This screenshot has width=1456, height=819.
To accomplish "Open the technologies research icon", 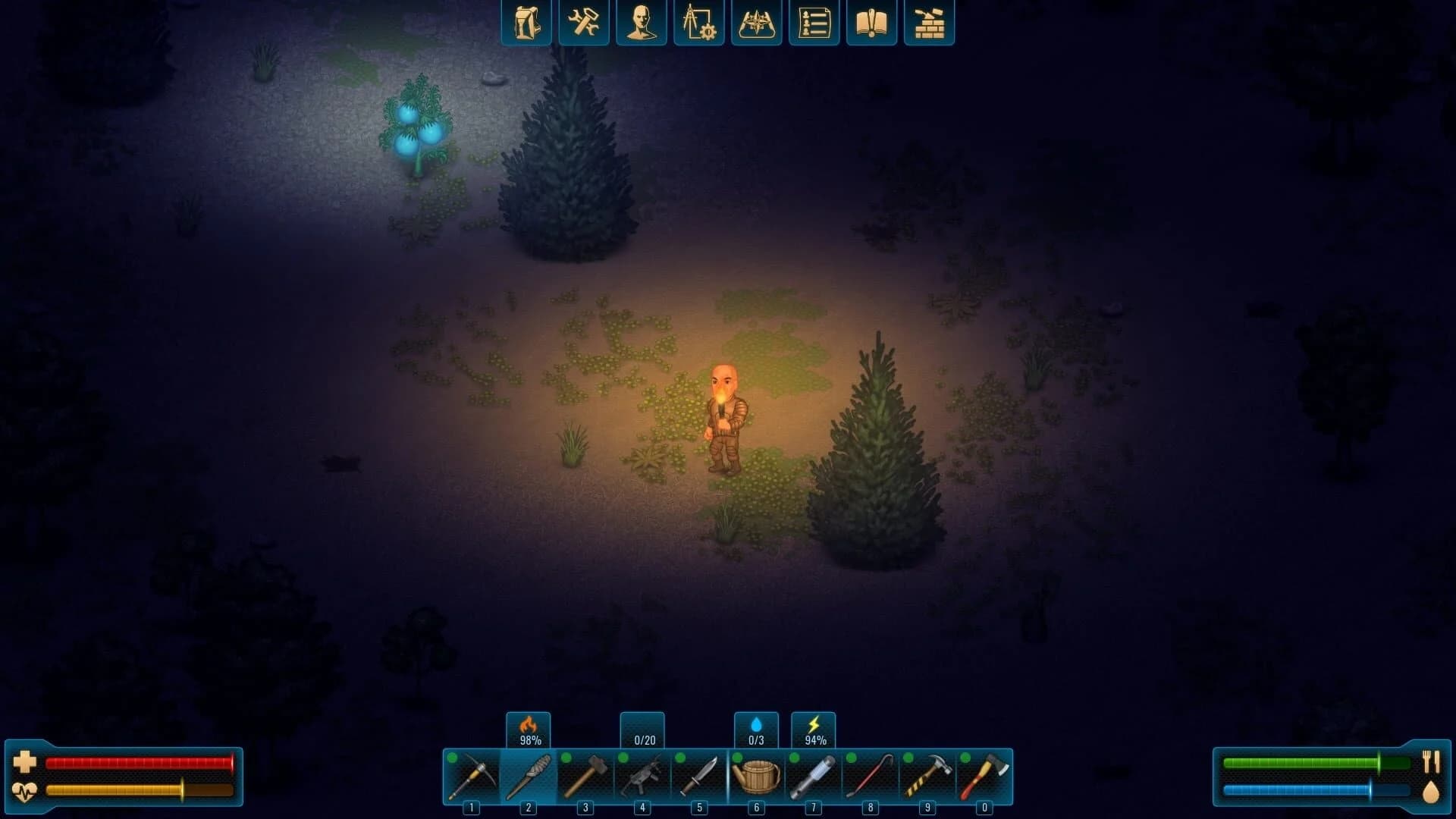I will [699, 23].
